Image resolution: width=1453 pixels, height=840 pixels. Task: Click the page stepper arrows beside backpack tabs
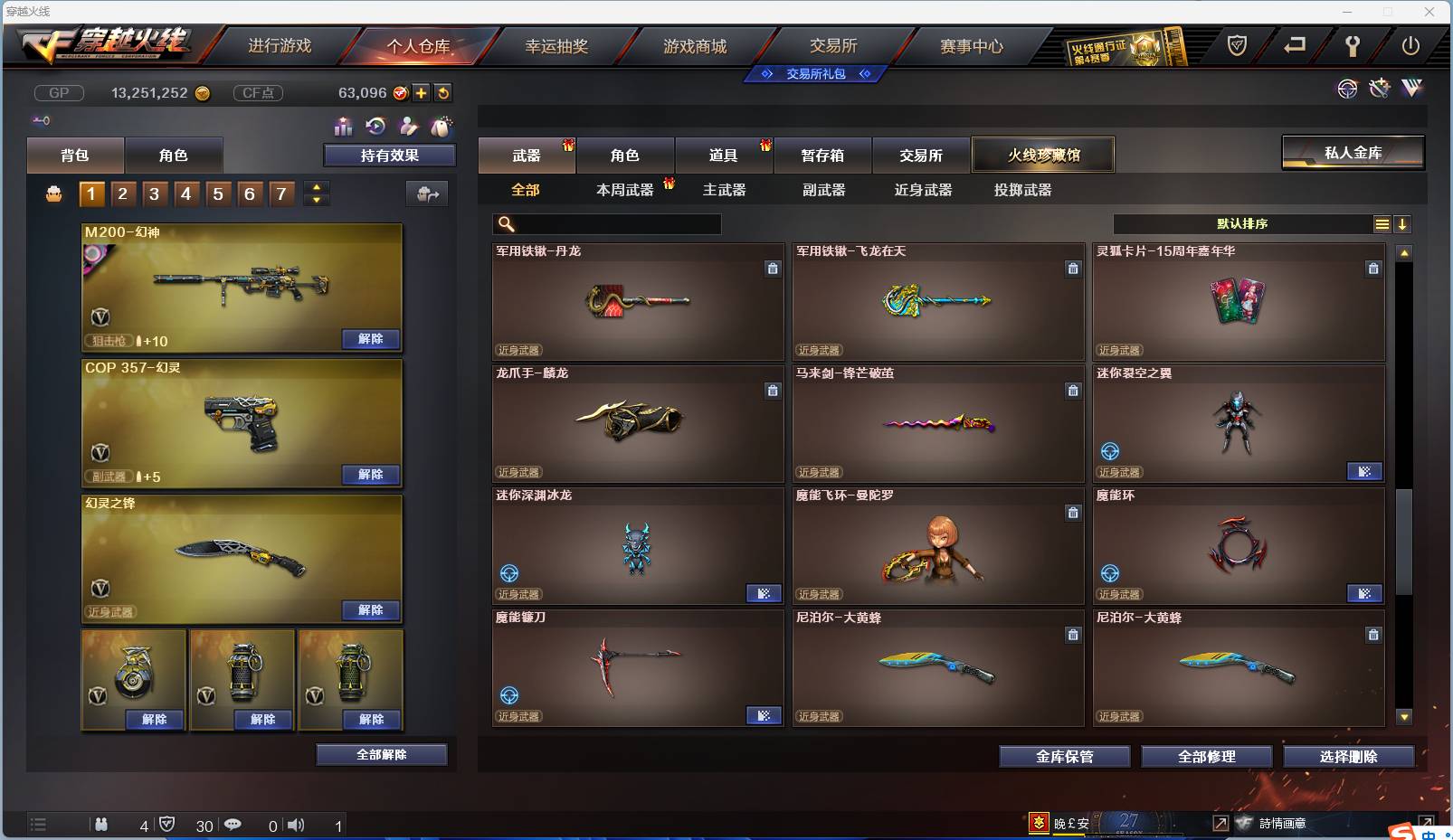pos(315,193)
